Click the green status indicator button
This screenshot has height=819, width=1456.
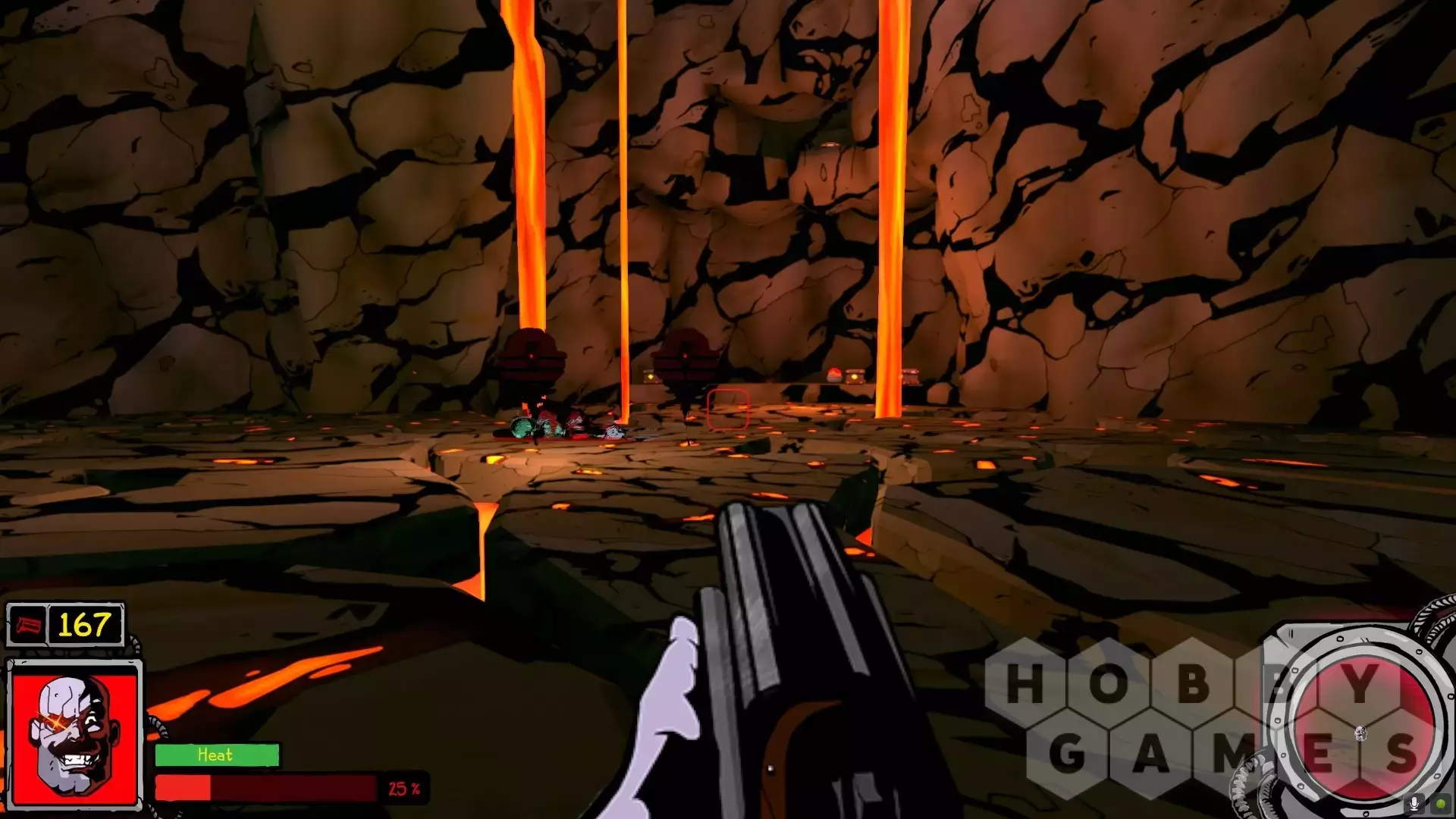[x=1439, y=805]
